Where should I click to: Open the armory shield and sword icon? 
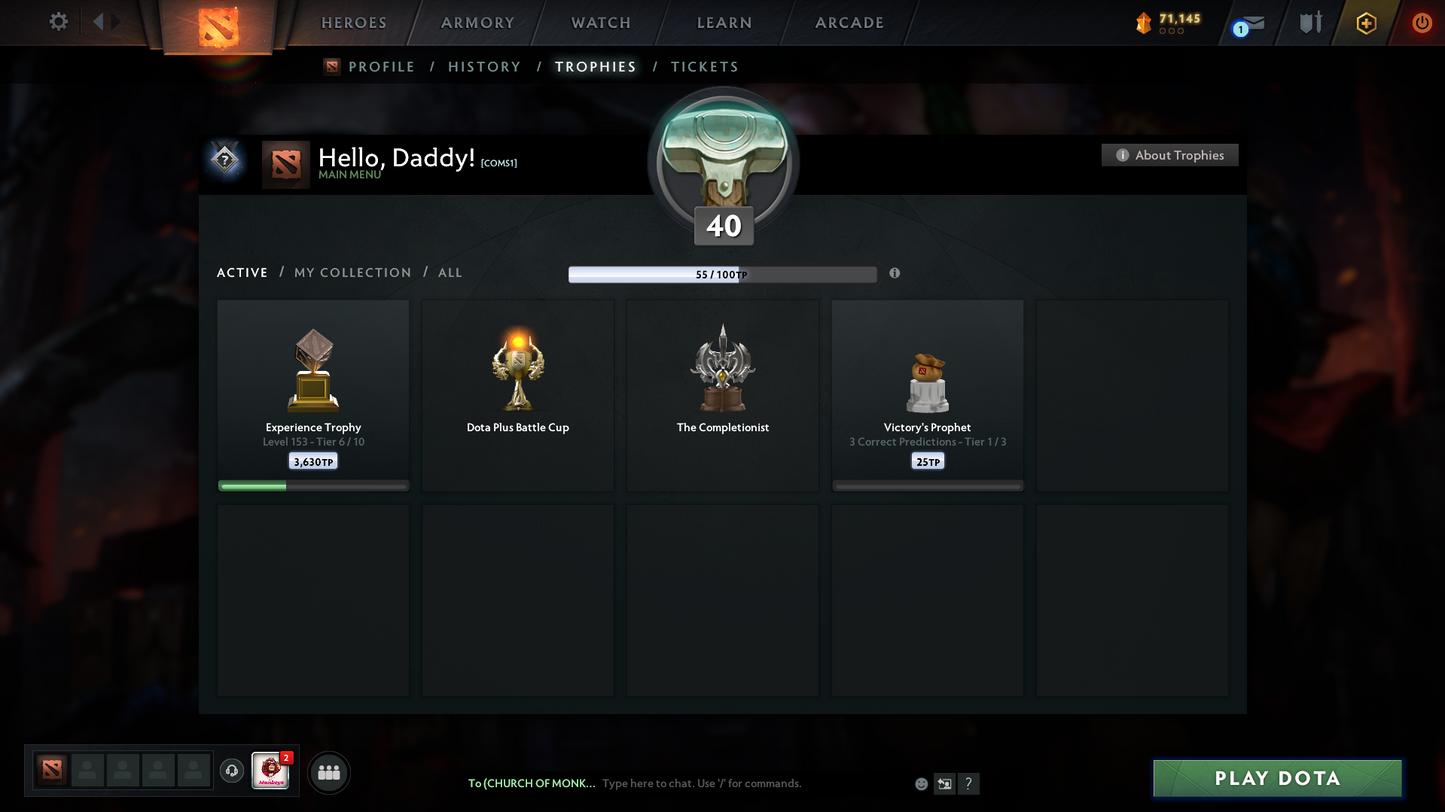point(1309,21)
